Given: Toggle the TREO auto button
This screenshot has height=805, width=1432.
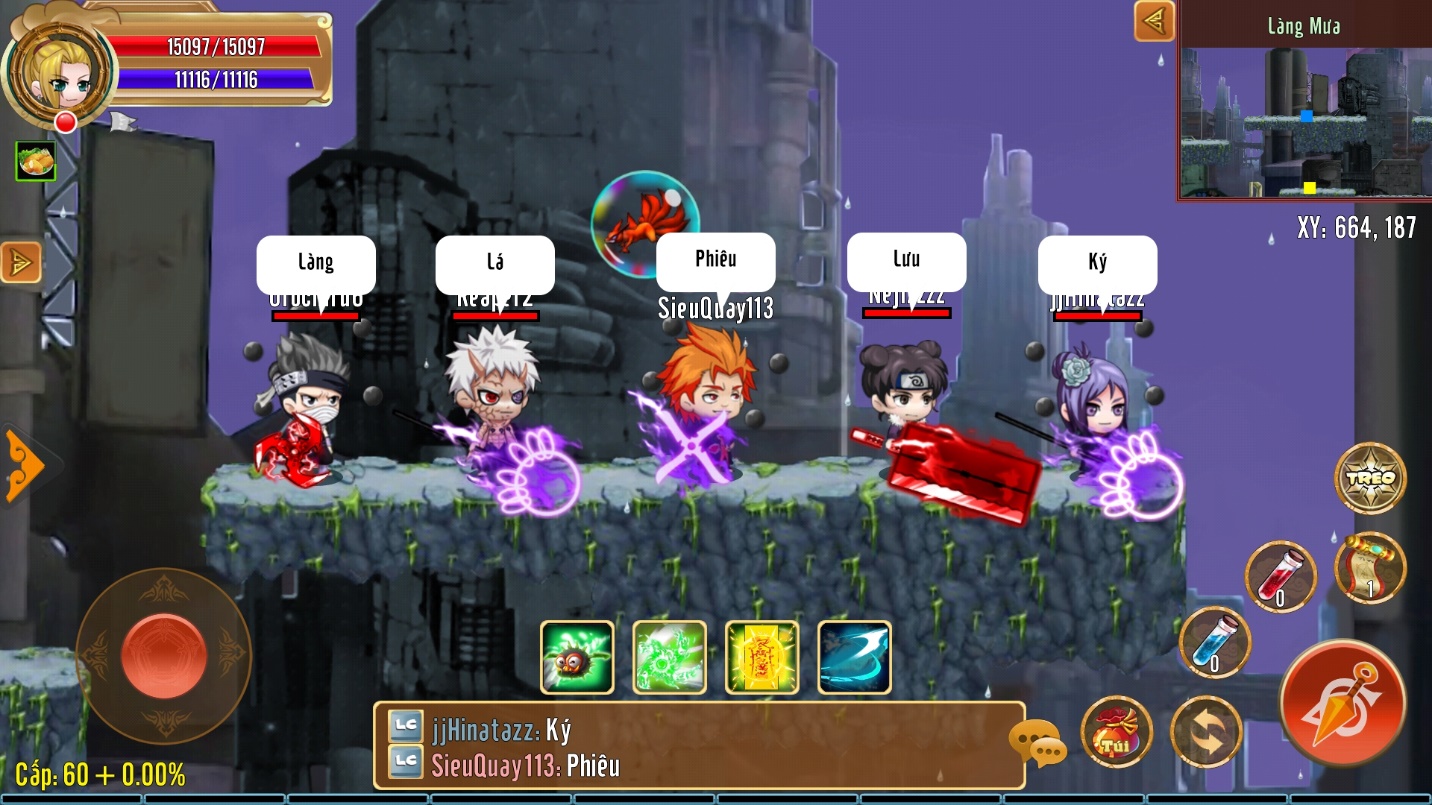Looking at the screenshot, I should (x=1370, y=478).
